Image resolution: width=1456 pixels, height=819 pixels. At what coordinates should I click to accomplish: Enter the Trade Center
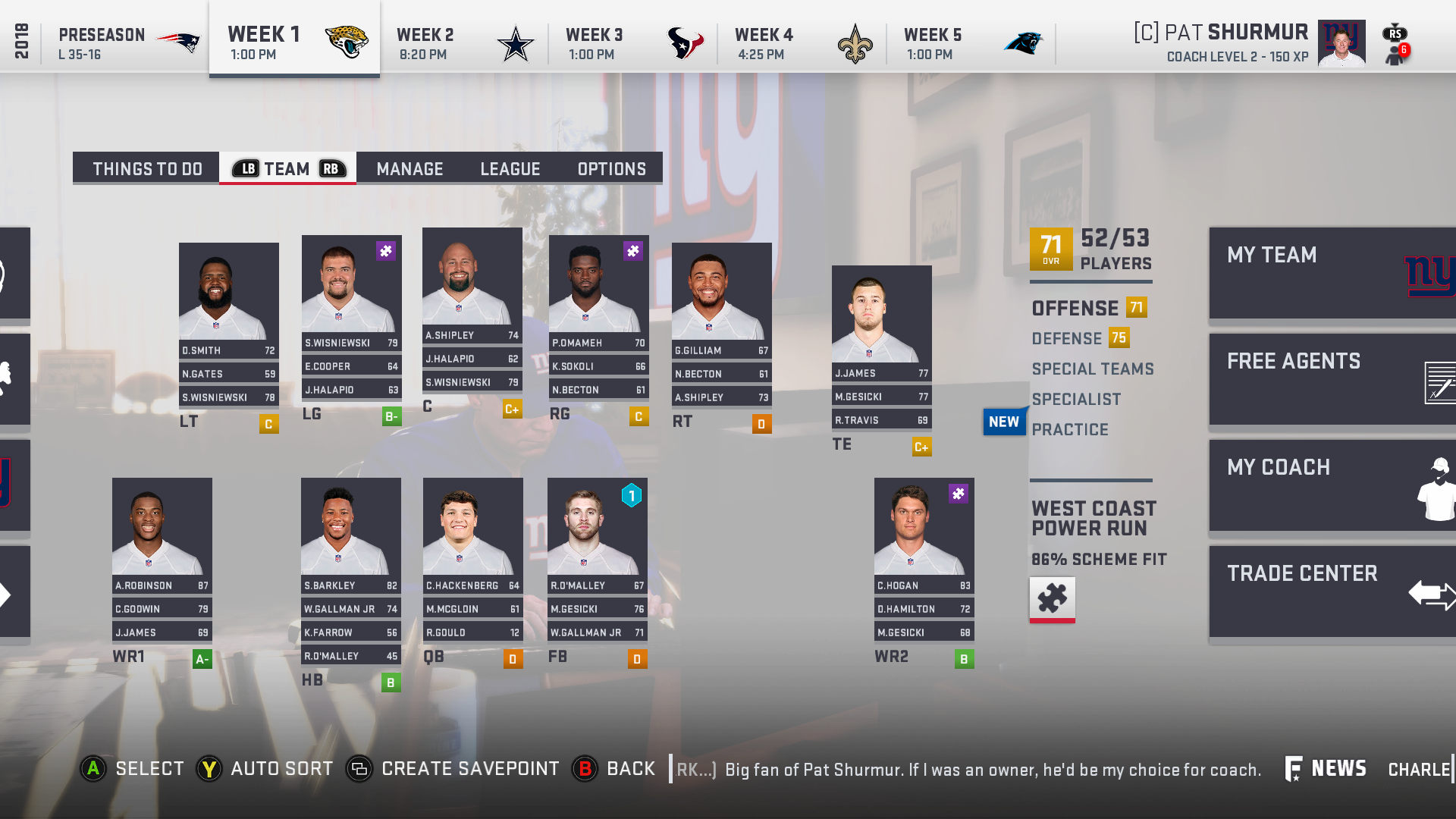coord(1332,591)
